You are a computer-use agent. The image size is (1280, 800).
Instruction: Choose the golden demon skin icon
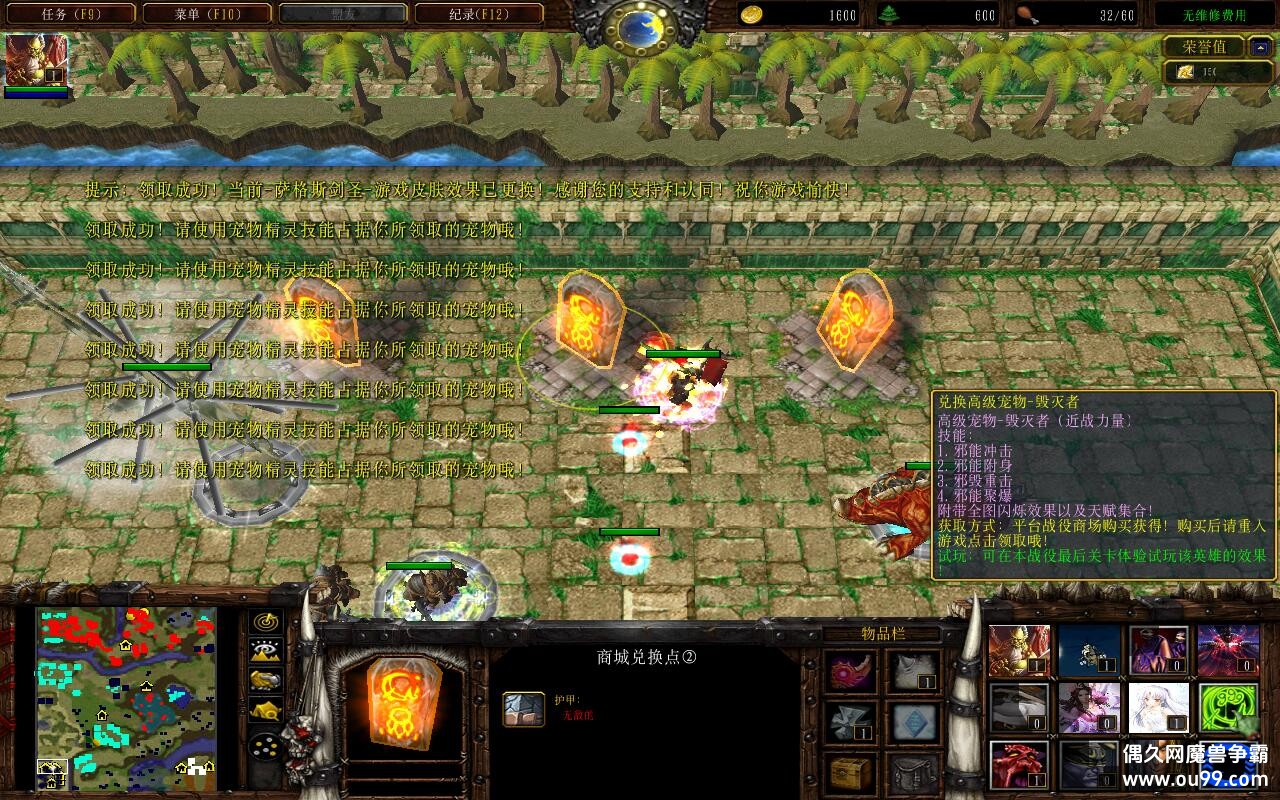1019,651
